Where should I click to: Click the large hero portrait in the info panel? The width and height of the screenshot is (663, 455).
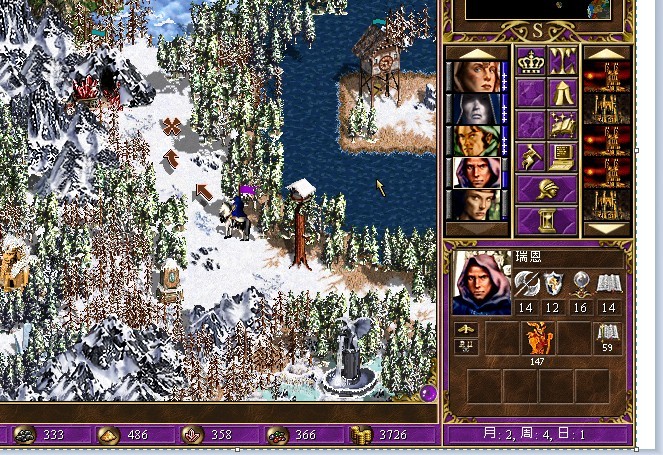[480, 283]
